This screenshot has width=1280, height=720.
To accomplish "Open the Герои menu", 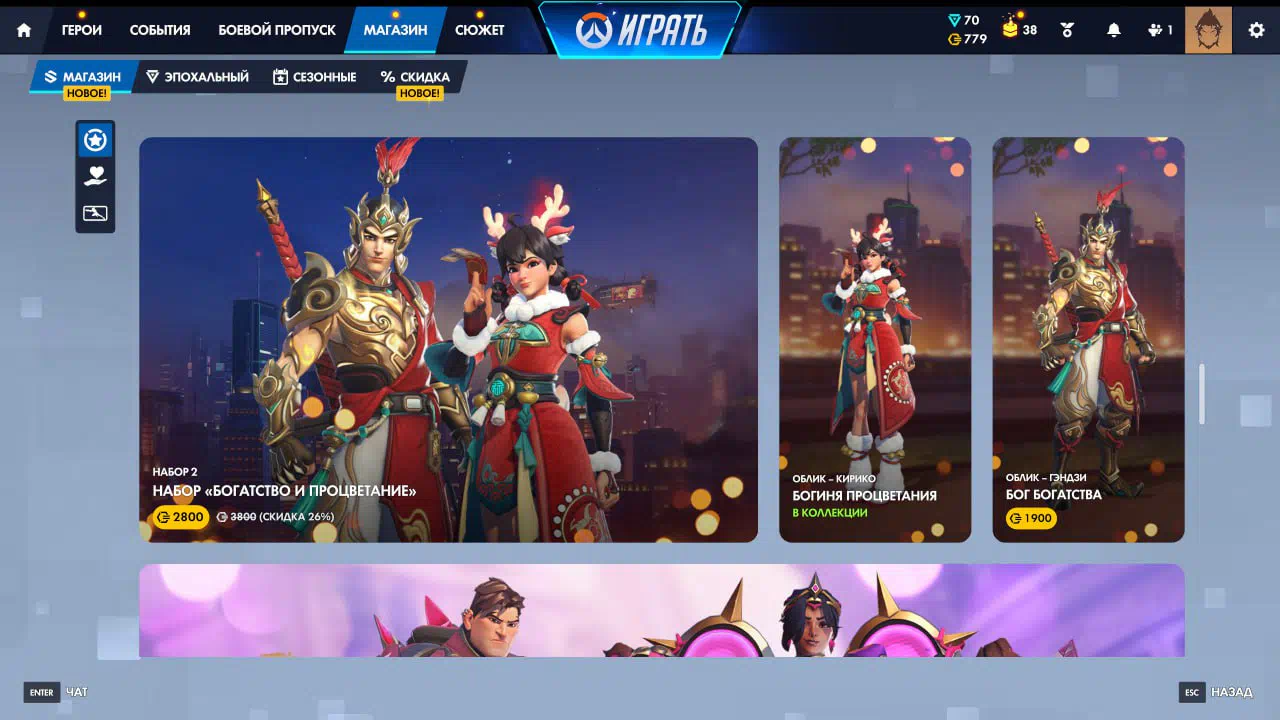I will 82,30.
